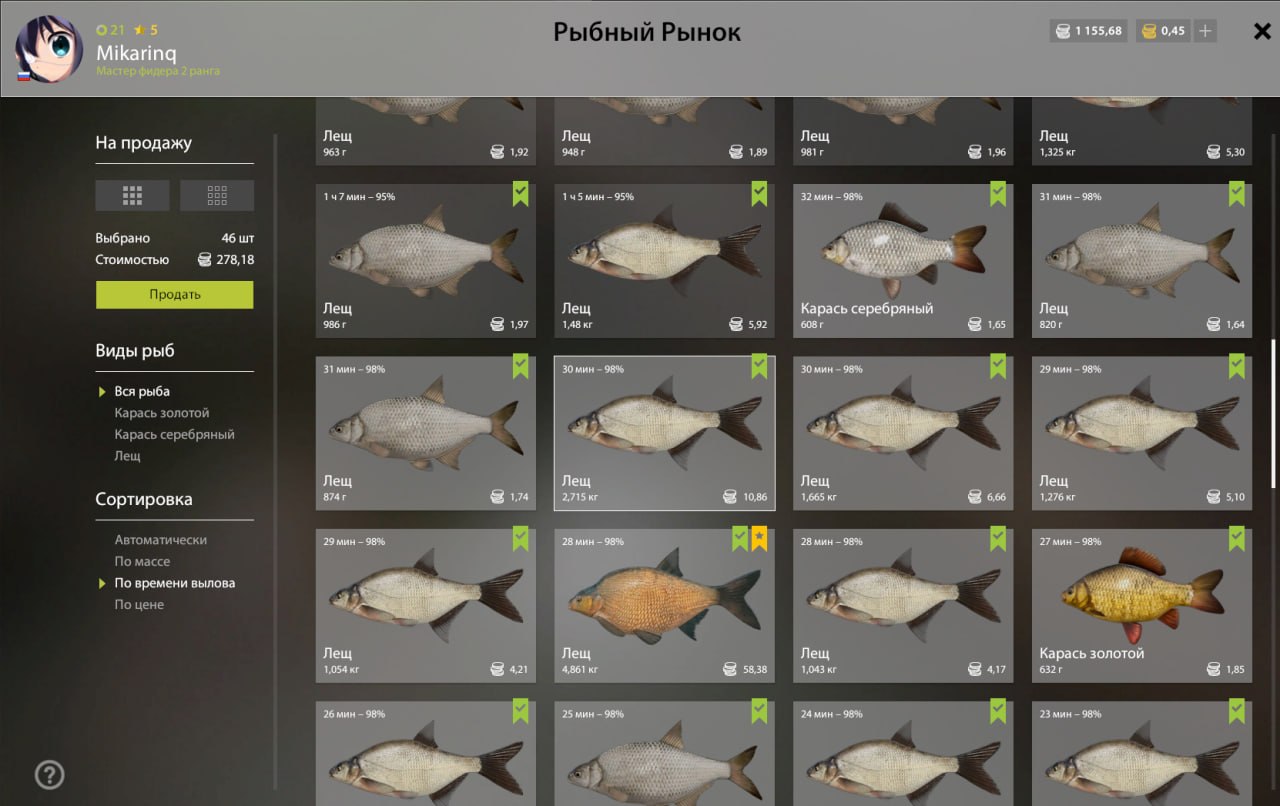Choose the Лещ 1,48 кг fish card
Screen dimensions: 1280x806
click(x=663, y=260)
